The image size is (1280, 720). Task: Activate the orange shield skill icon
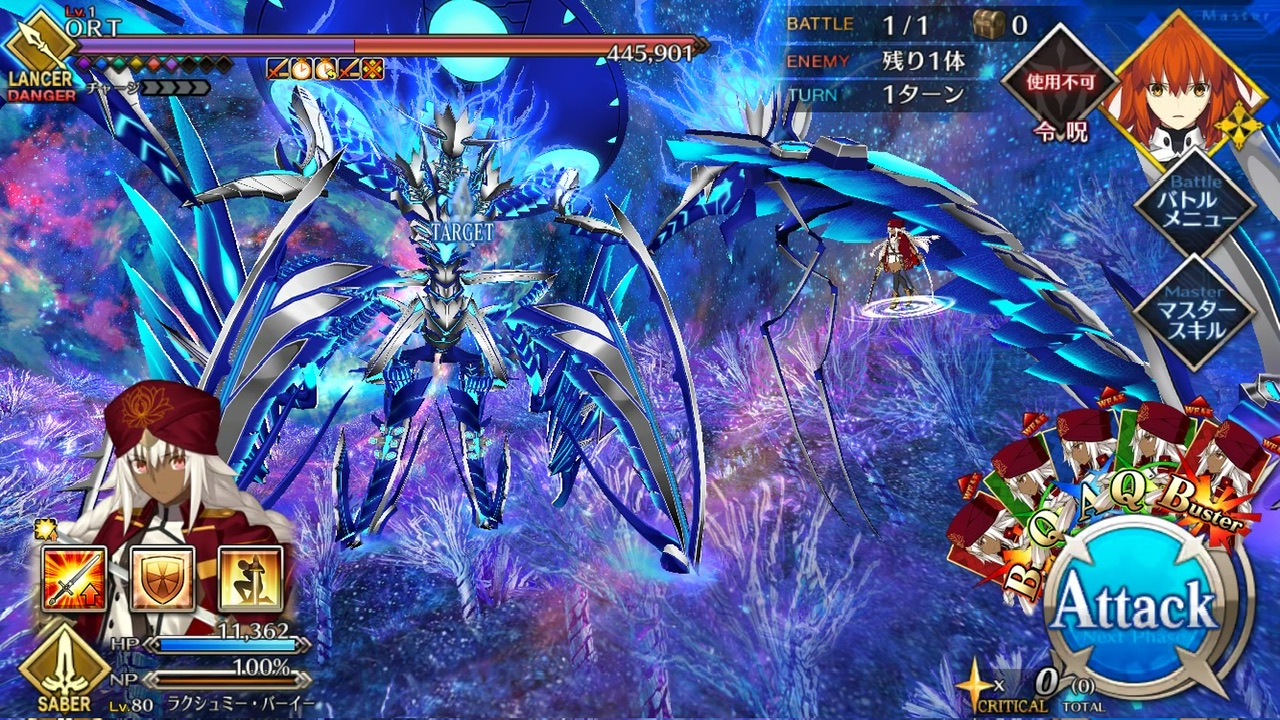[162, 579]
